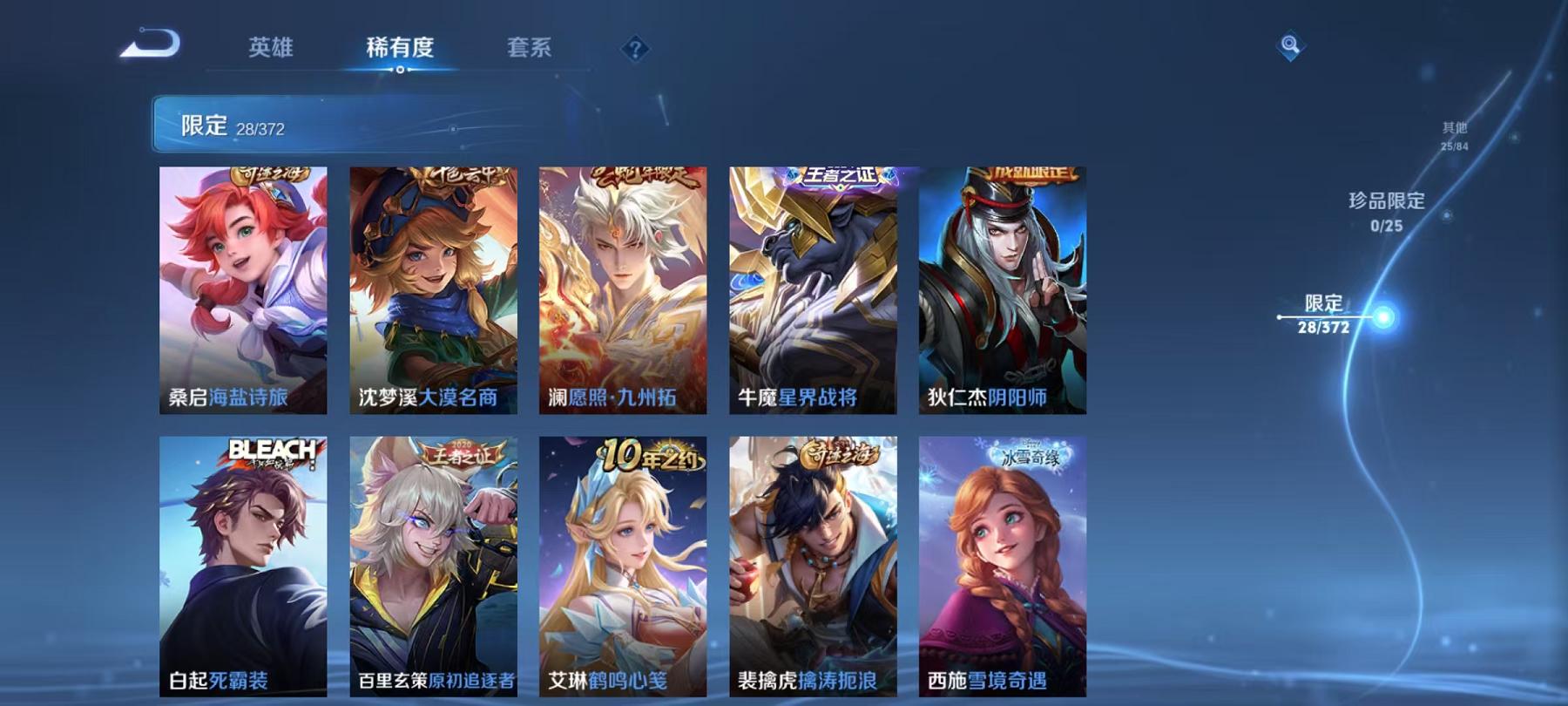Switch to the 英雄 tab
This screenshot has width=1568, height=706.
tap(272, 50)
